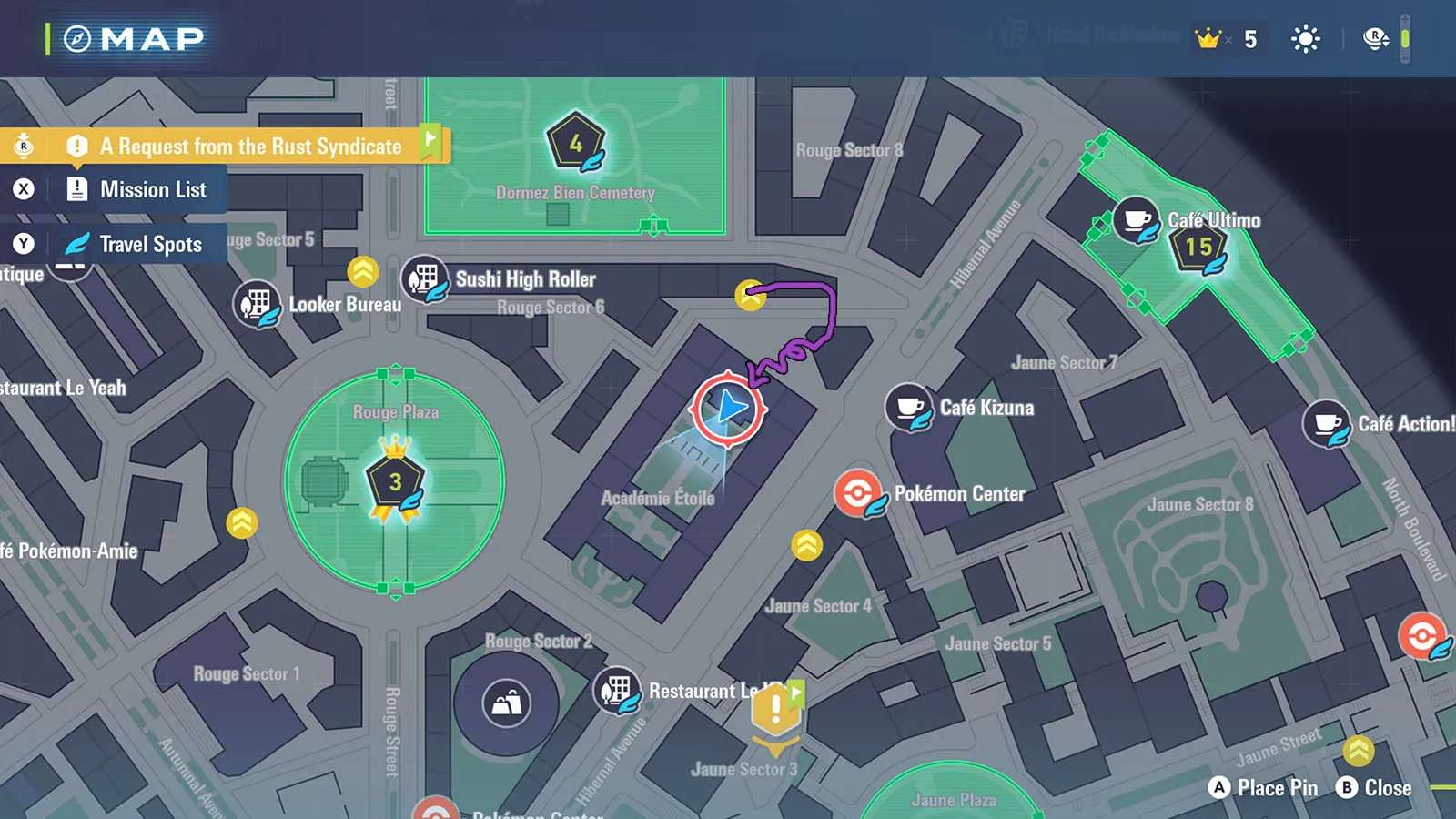1456x819 pixels.
Task: Choose the Pokémon Center marker near Académie Étoile
Action: (x=857, y=493)
